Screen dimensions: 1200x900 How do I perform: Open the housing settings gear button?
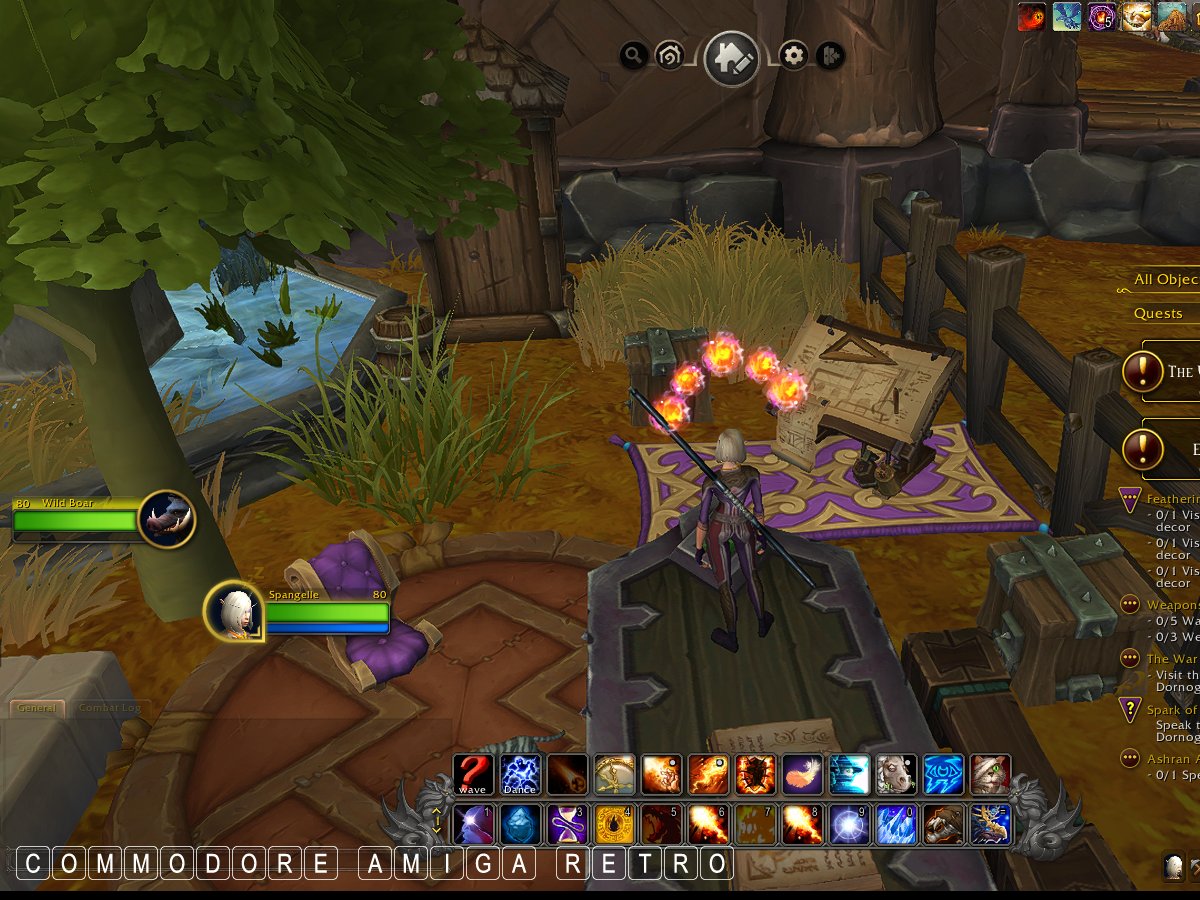click(794, 56)
